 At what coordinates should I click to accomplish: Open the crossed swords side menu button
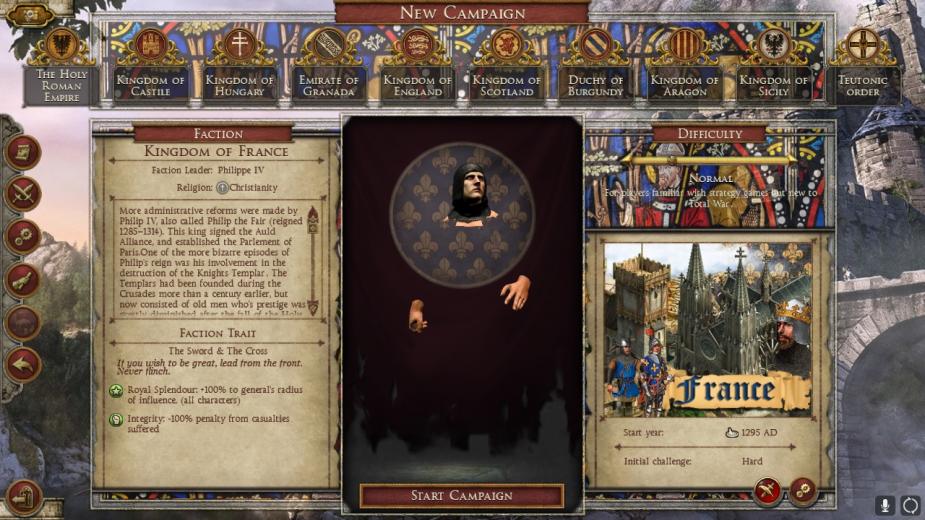(22, 194)
